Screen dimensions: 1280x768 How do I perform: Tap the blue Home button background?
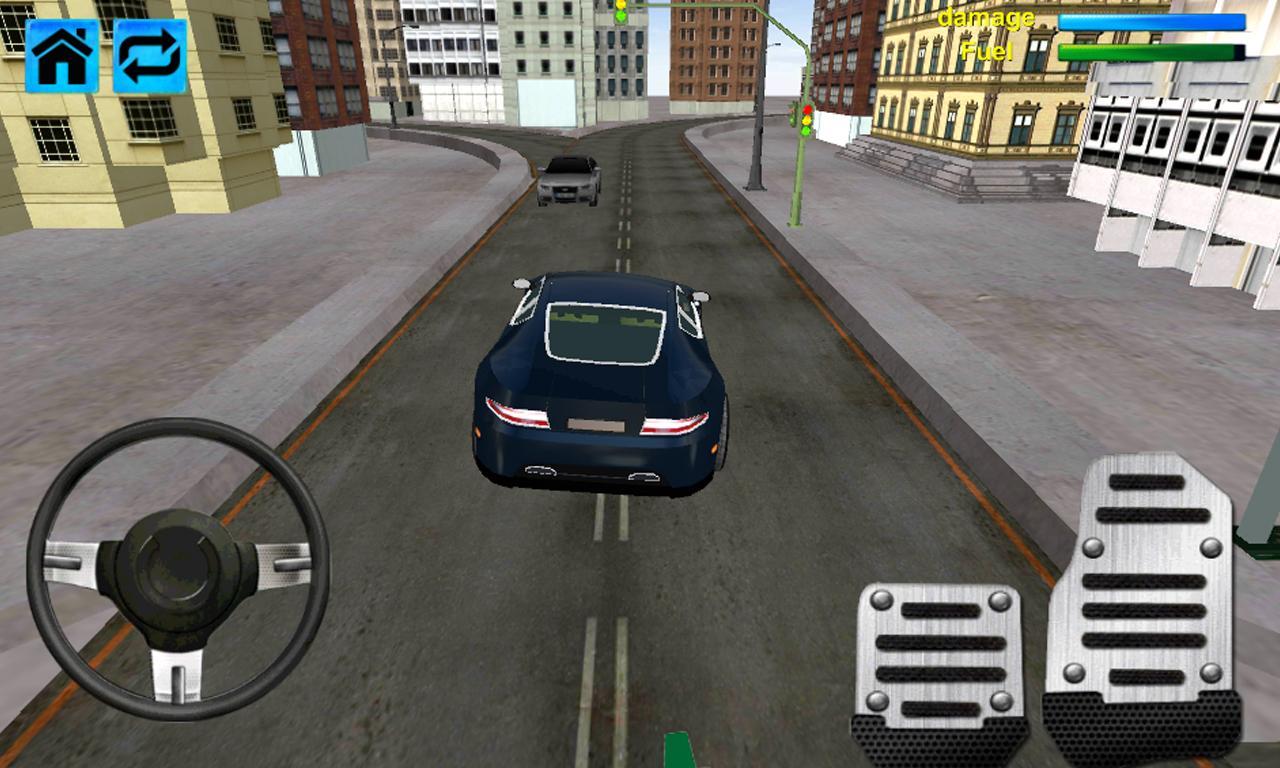click(x=62, y=54)
